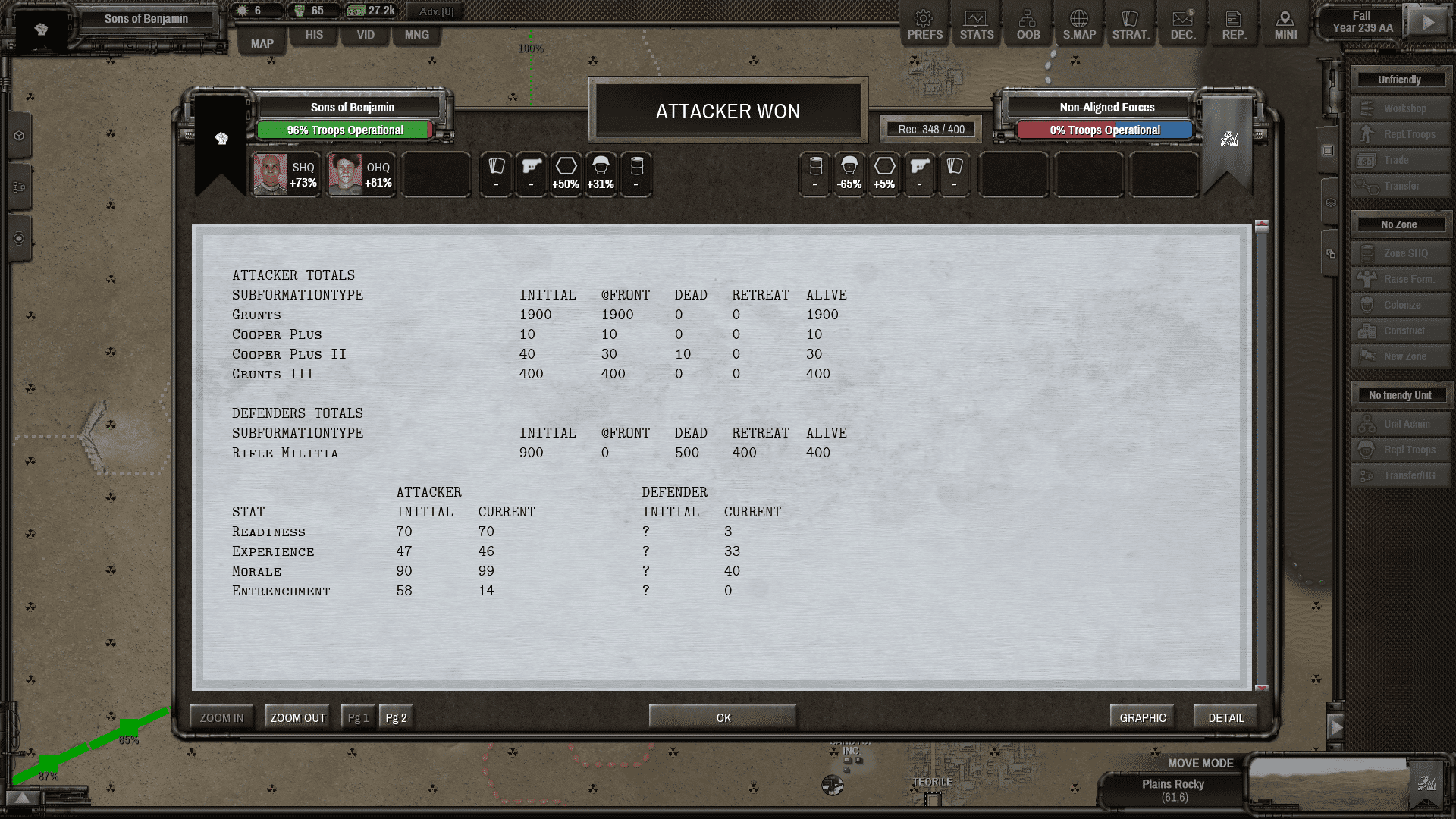Advance the turn with the play arrow
Screen dimensions: 1456x819
[1429, 21]
